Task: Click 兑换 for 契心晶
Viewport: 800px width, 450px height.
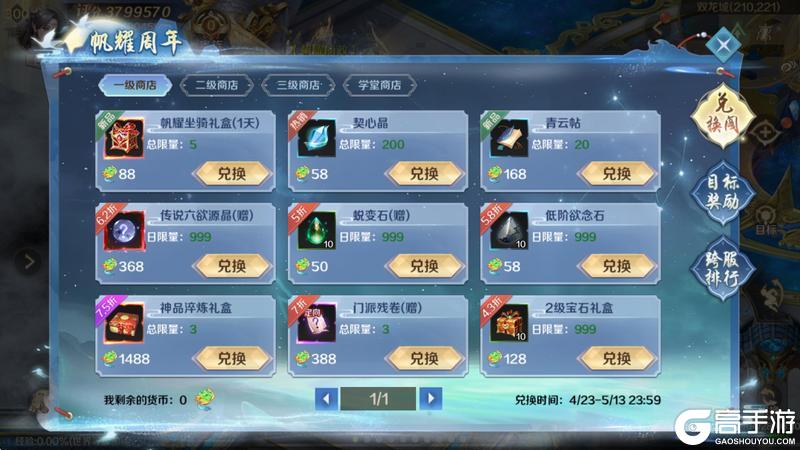Action: (x=424, y=174)
